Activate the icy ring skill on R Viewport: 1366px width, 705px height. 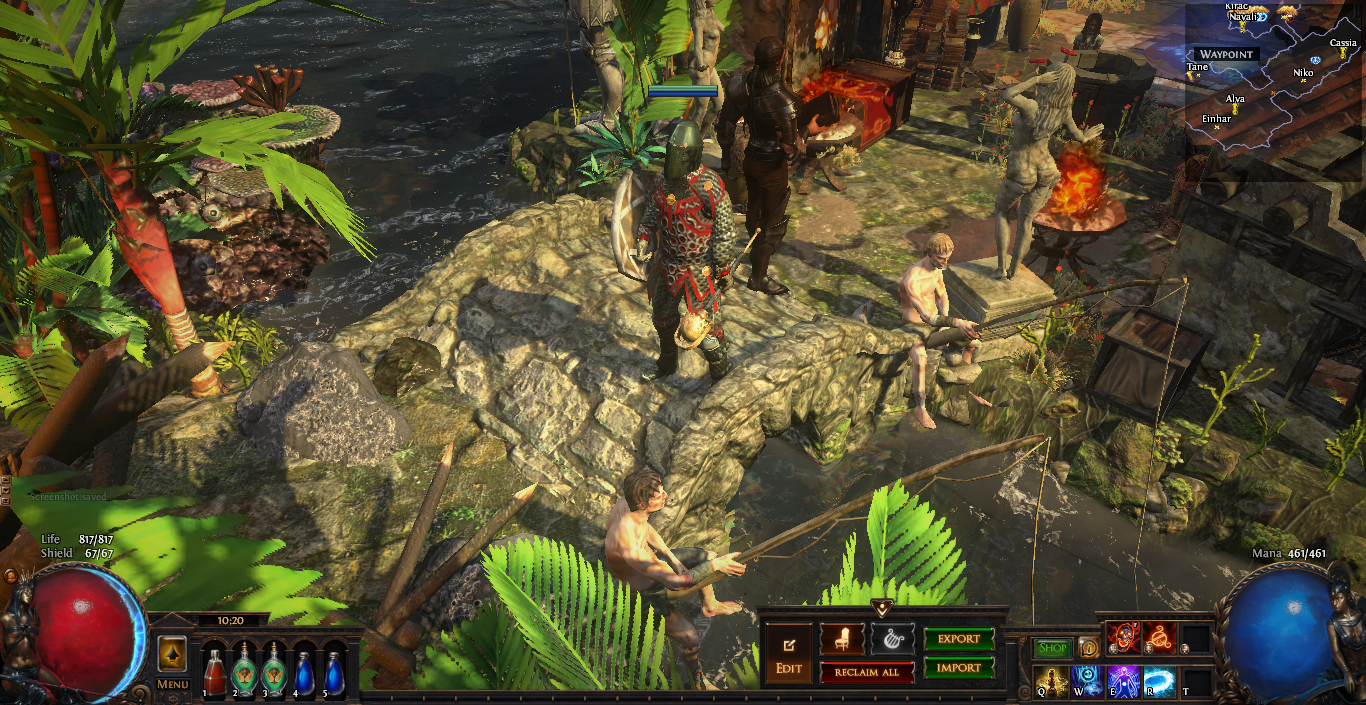(x=1160, y=682)
